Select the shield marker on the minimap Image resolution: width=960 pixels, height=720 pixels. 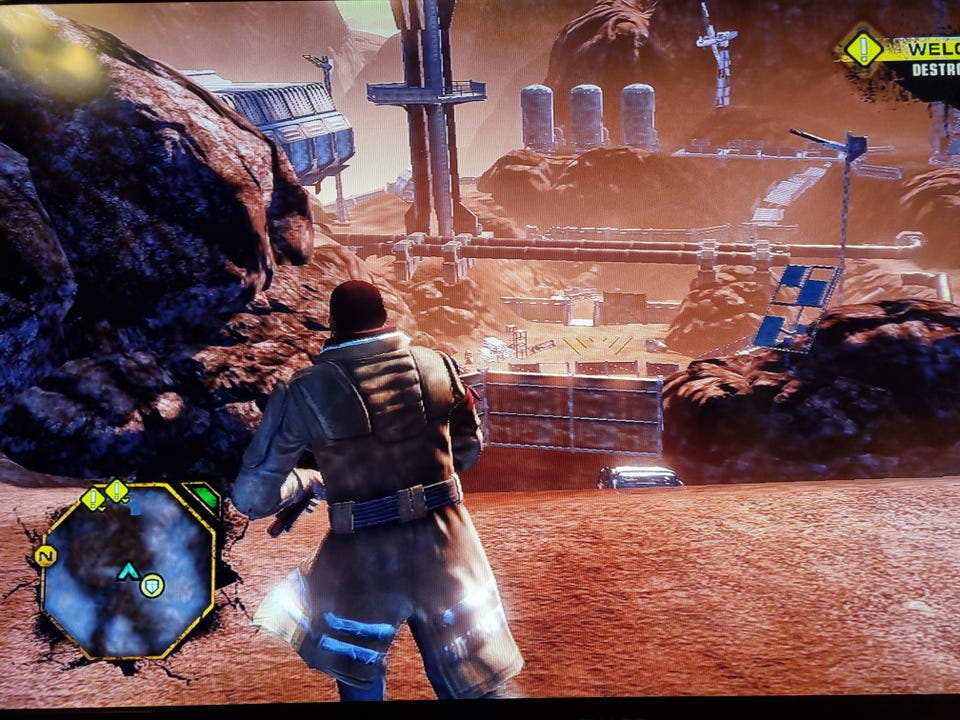click(152, 585)
